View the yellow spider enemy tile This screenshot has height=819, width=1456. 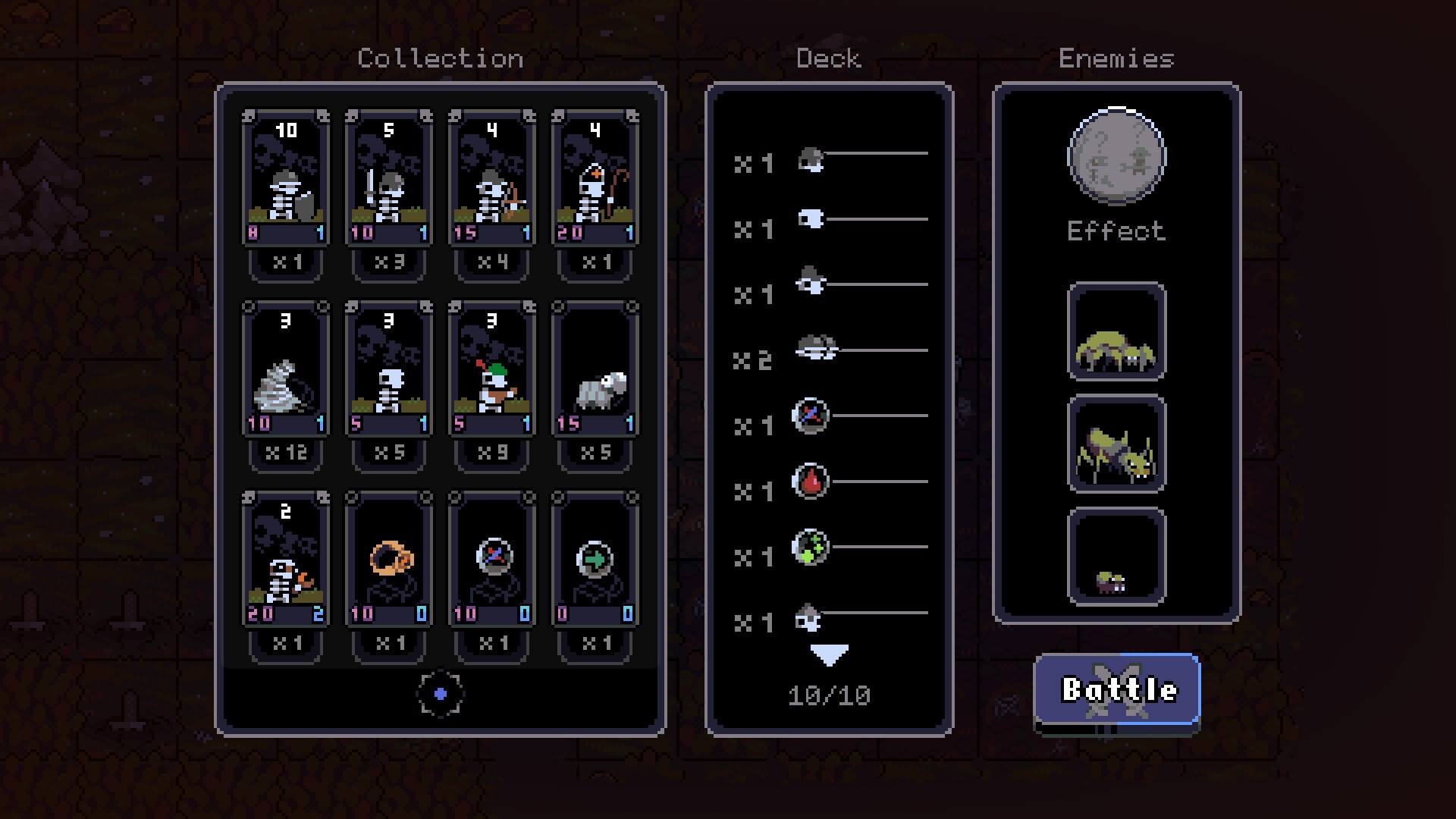coord(1116,332)
